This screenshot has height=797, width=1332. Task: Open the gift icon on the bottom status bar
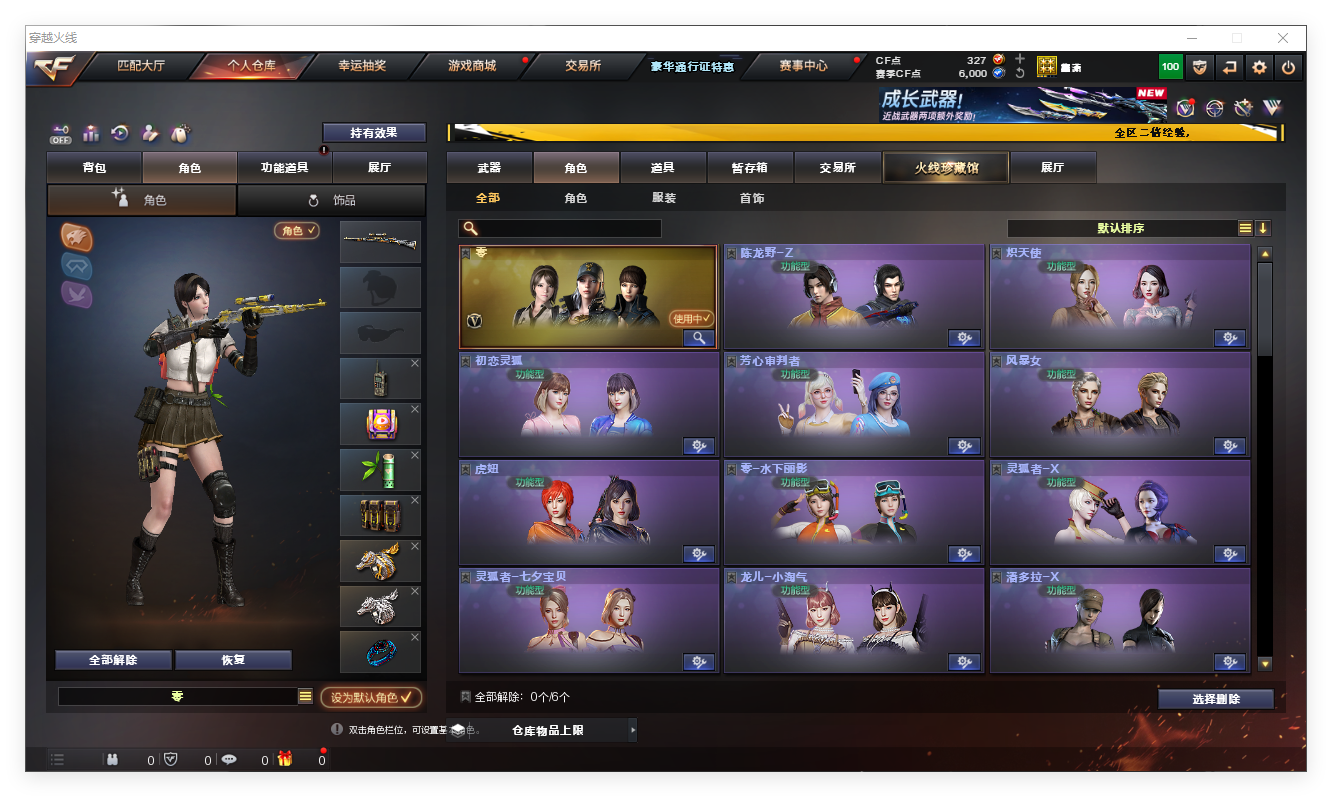pyautogui.click(x=286, y=759)
